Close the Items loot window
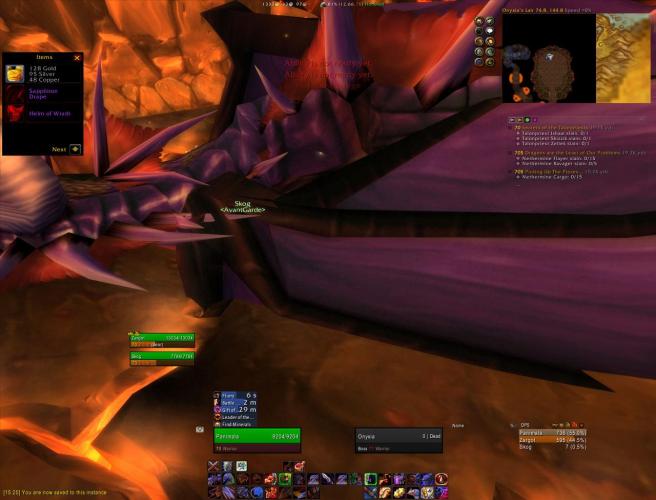Image resolution: width=656 pixels, height=500 pixels. pyautogui.click(x=77, y=58)
